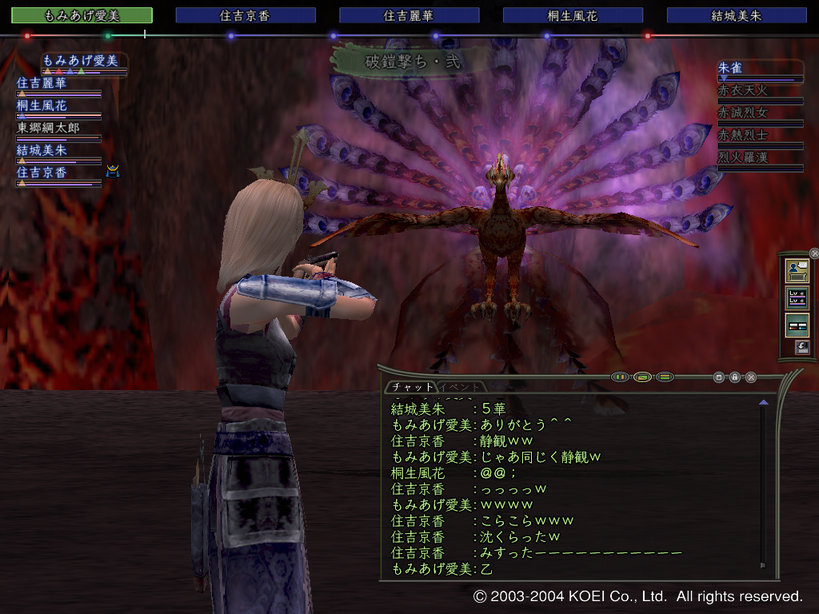Select the chat header's single-rectangle layout button
819x614 pixels.
pos(643,377)
